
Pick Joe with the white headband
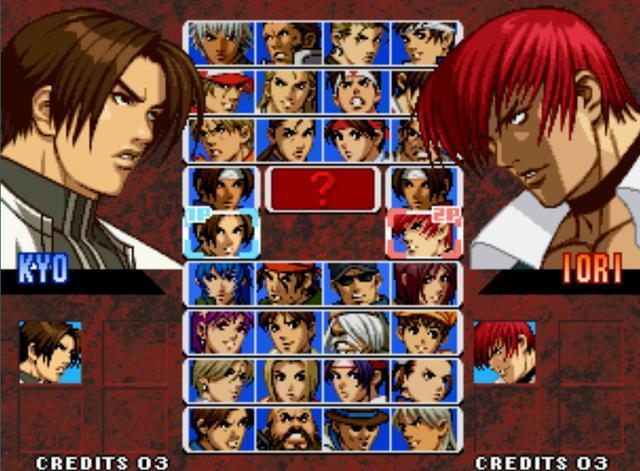(x=357, y=91)
